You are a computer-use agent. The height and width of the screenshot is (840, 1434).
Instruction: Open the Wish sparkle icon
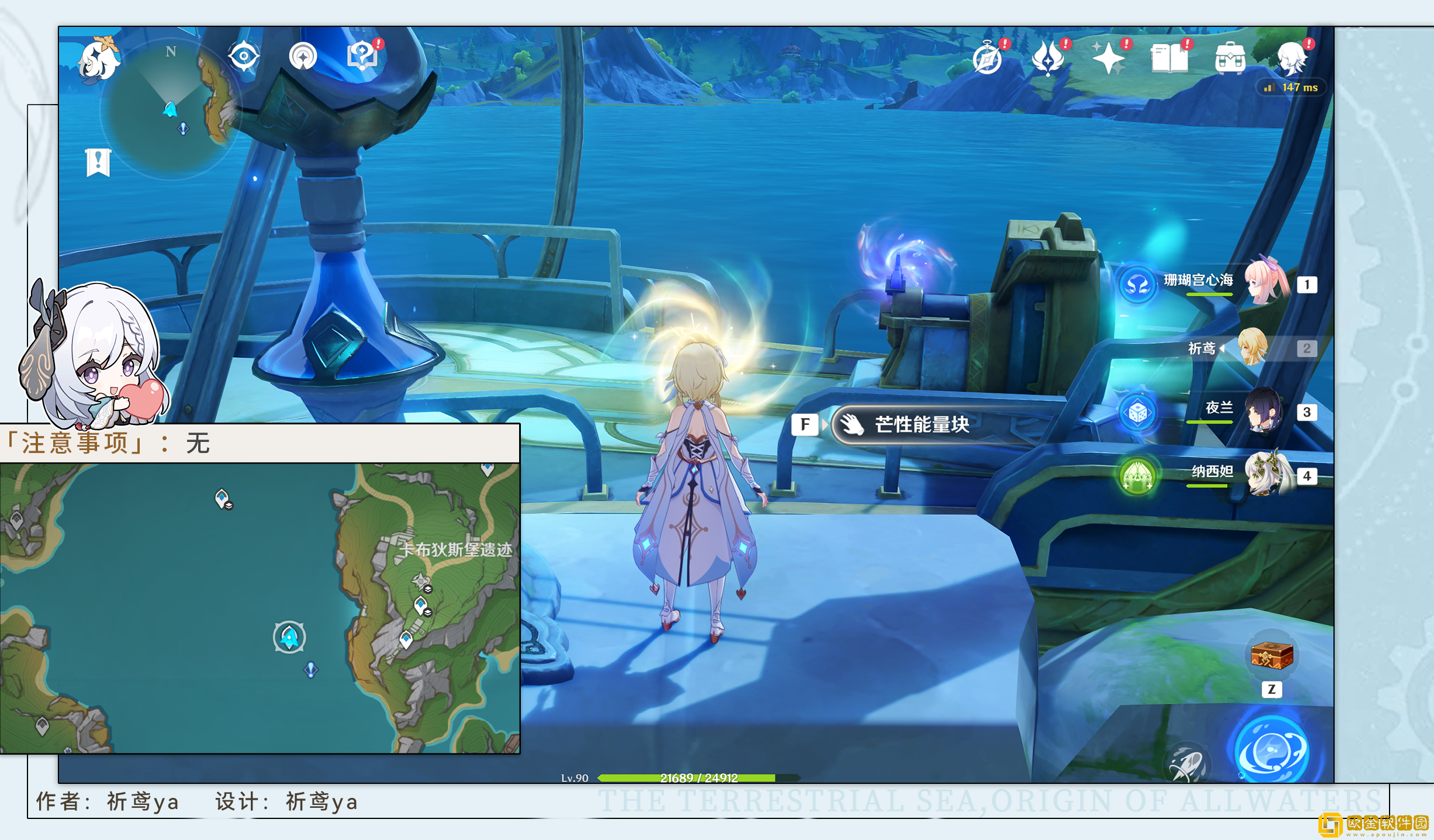(x=1108, y=58)
